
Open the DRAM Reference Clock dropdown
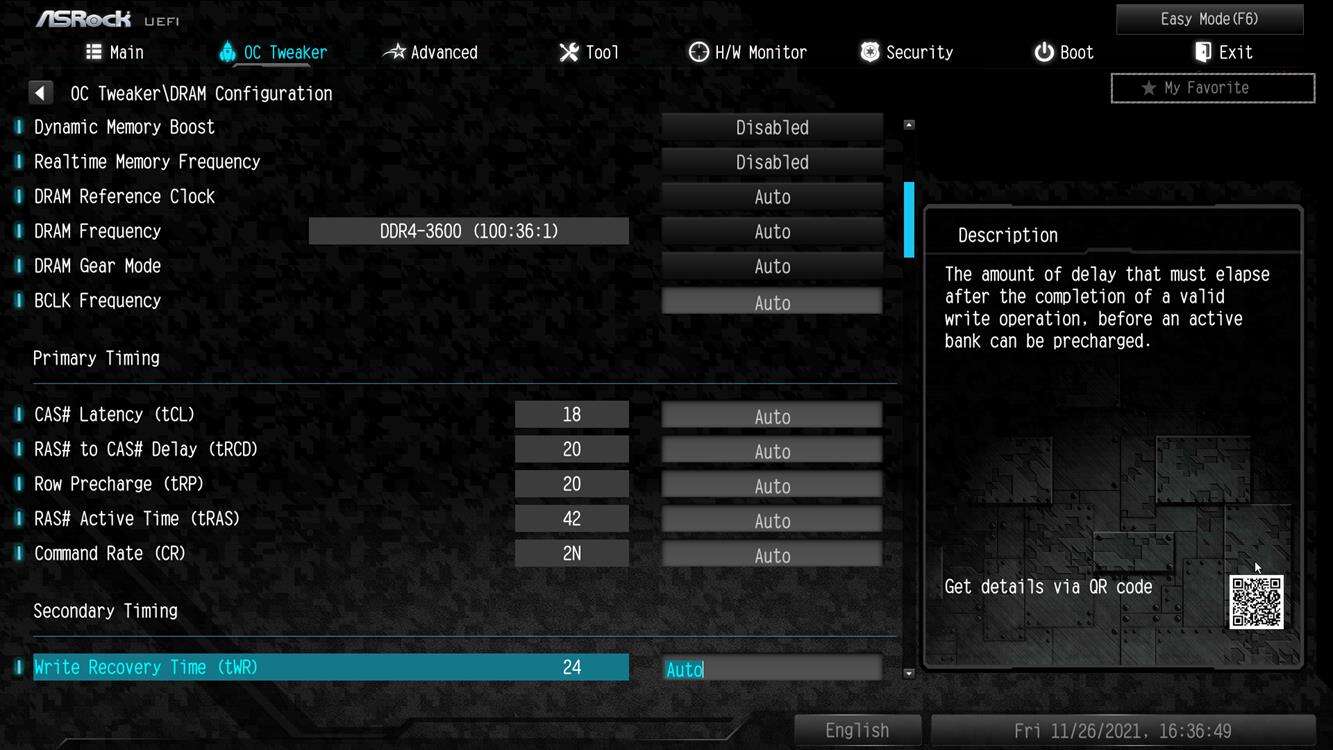772,196
